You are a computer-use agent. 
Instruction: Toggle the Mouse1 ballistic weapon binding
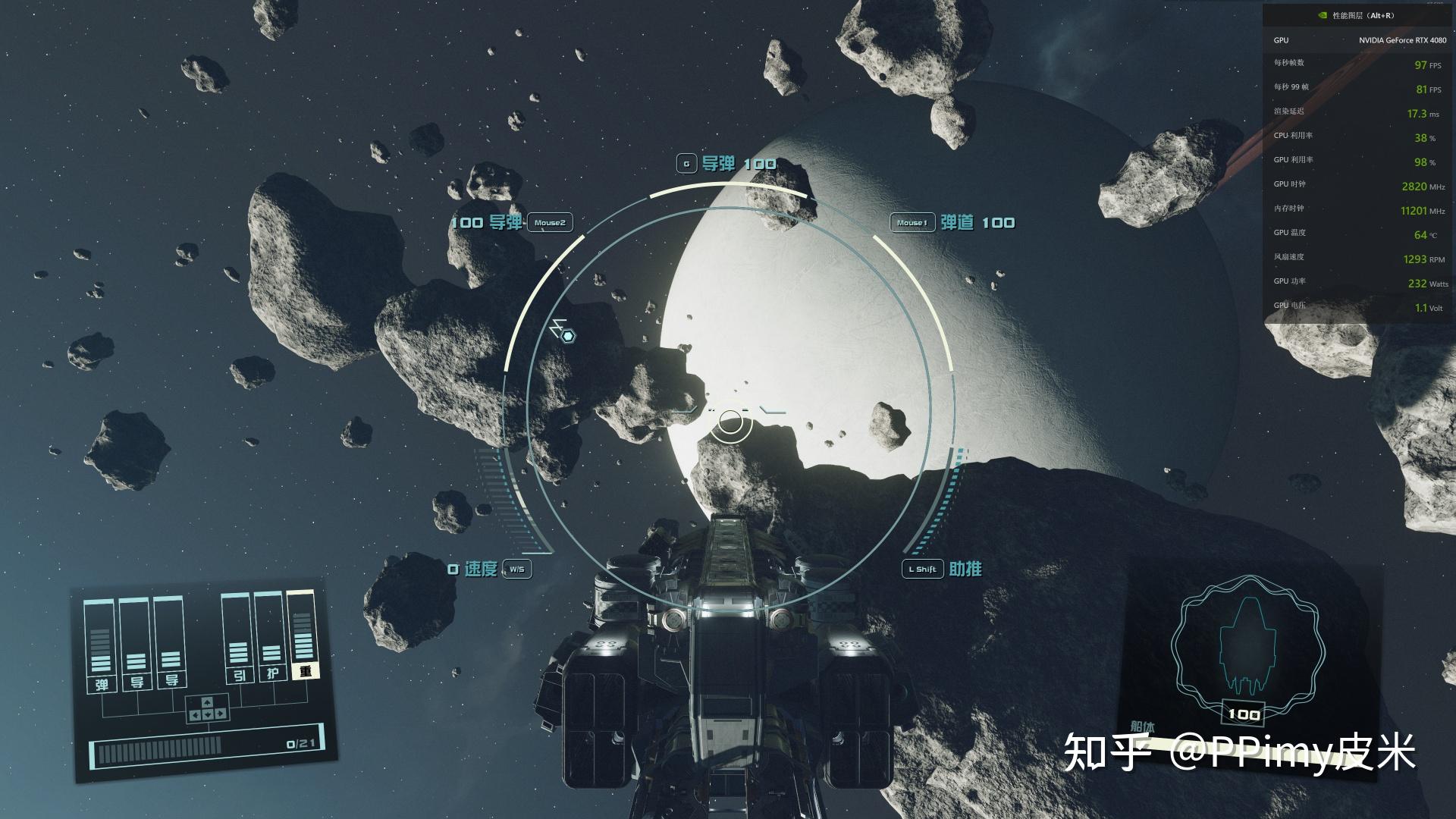[x=912, y=222]
